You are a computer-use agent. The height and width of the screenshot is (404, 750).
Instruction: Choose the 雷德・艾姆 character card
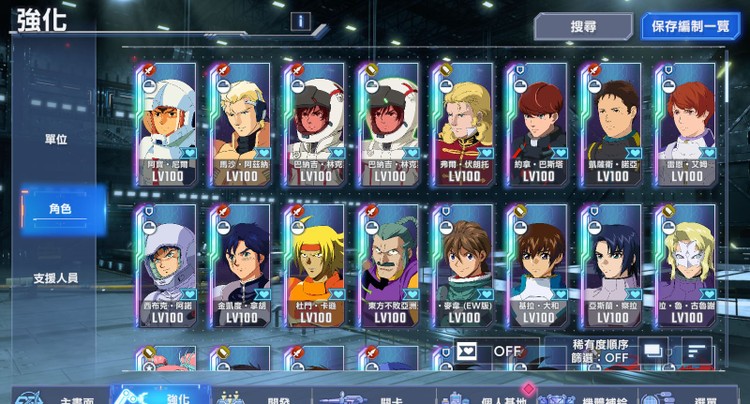pos(686,124)
